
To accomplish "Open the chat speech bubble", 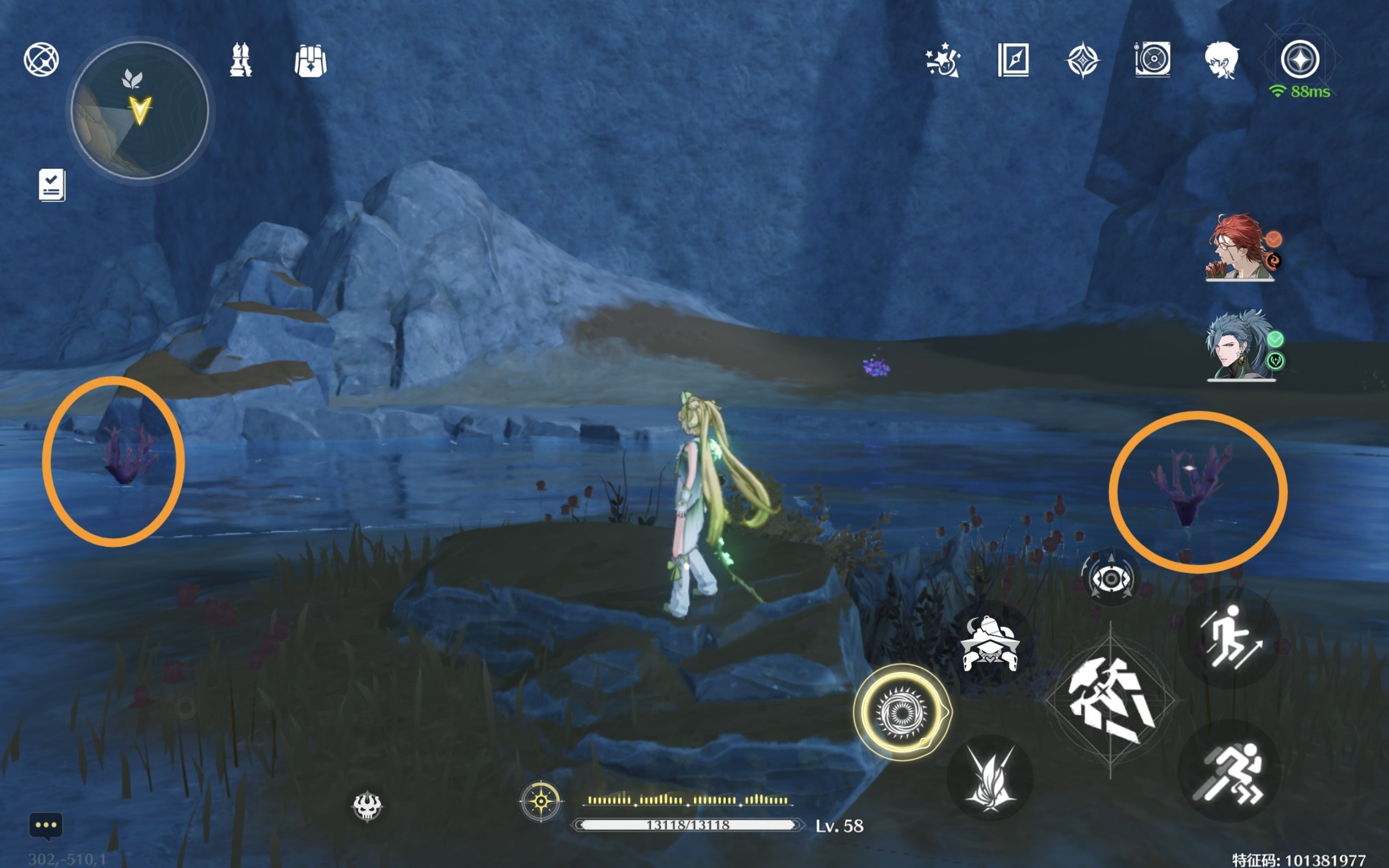I will click(46, 826).
